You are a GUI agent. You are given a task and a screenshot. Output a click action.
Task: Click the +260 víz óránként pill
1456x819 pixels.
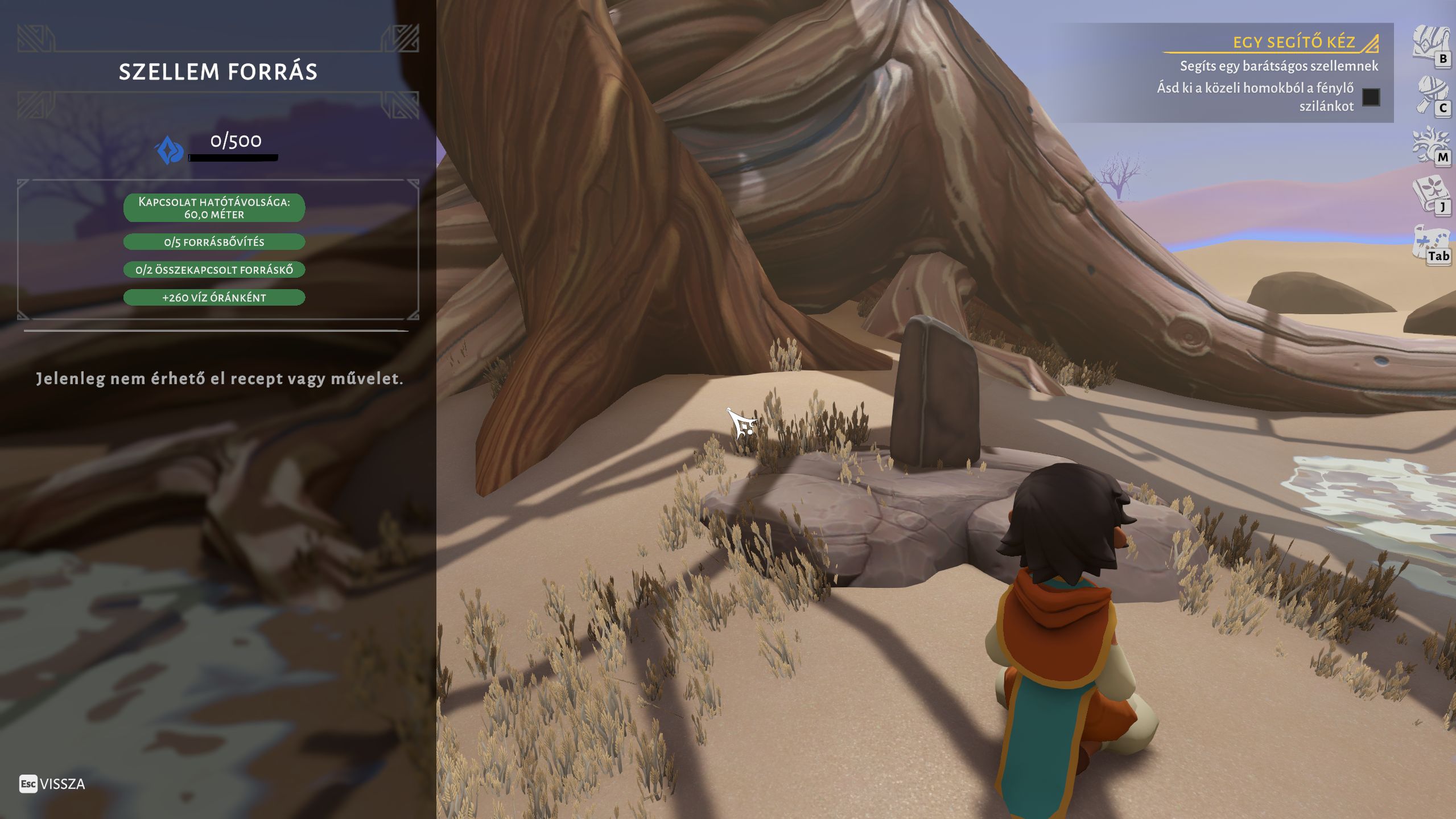(214, 298)
